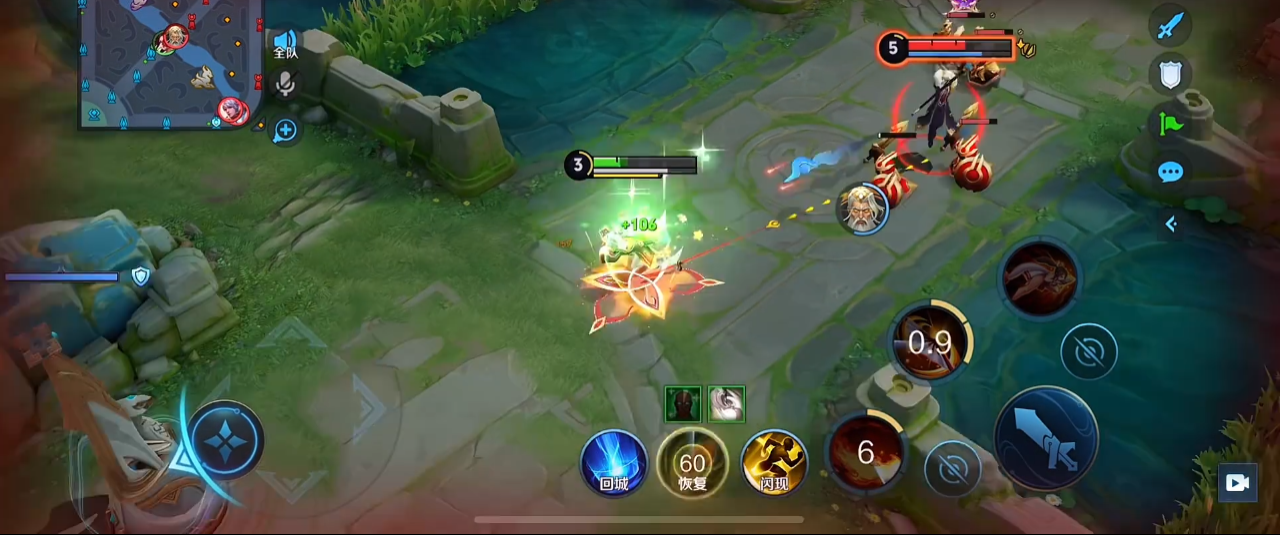This screenshot has width=1280, height=535.
Task: Click the video camera record button
Action: coord(1237,483)
